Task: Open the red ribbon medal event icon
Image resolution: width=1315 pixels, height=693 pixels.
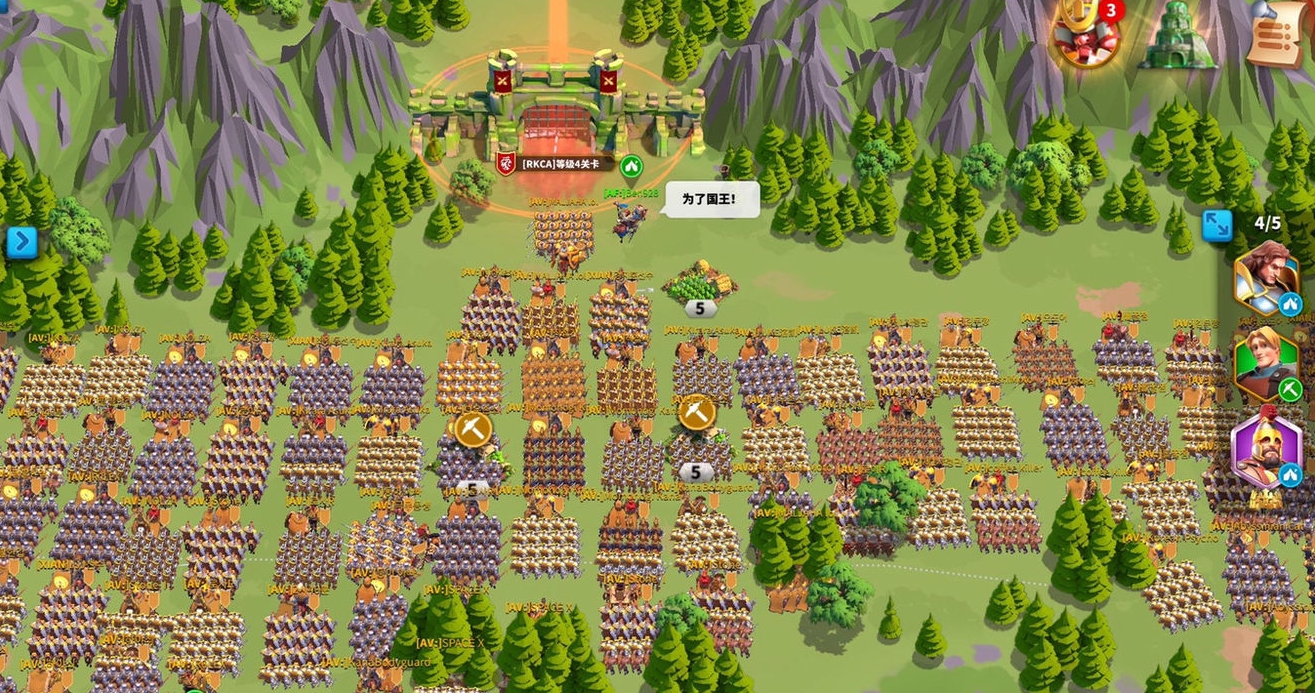Action: (1086, 34)
